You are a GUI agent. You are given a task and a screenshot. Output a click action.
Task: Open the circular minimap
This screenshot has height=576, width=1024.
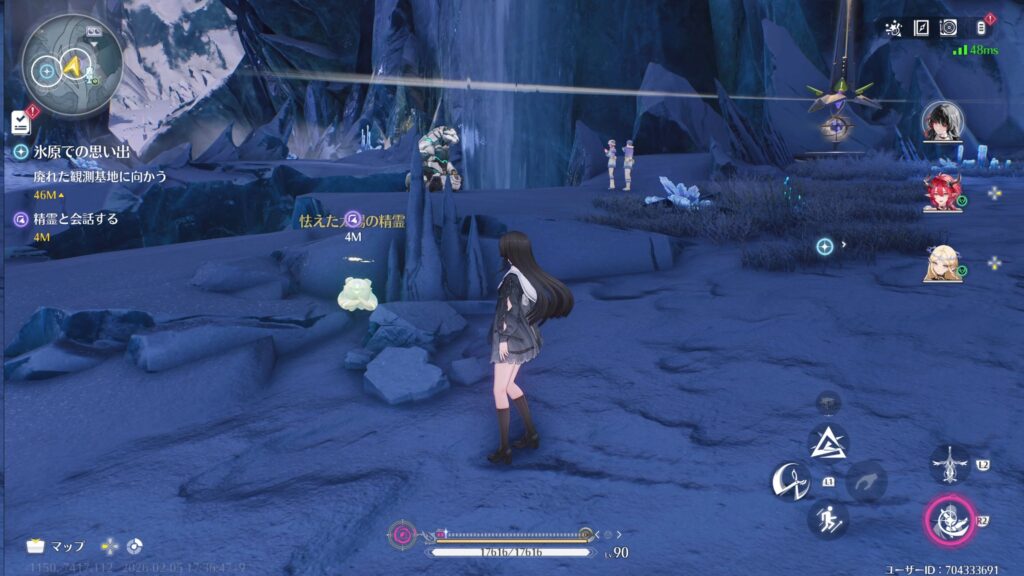point(72,62)
